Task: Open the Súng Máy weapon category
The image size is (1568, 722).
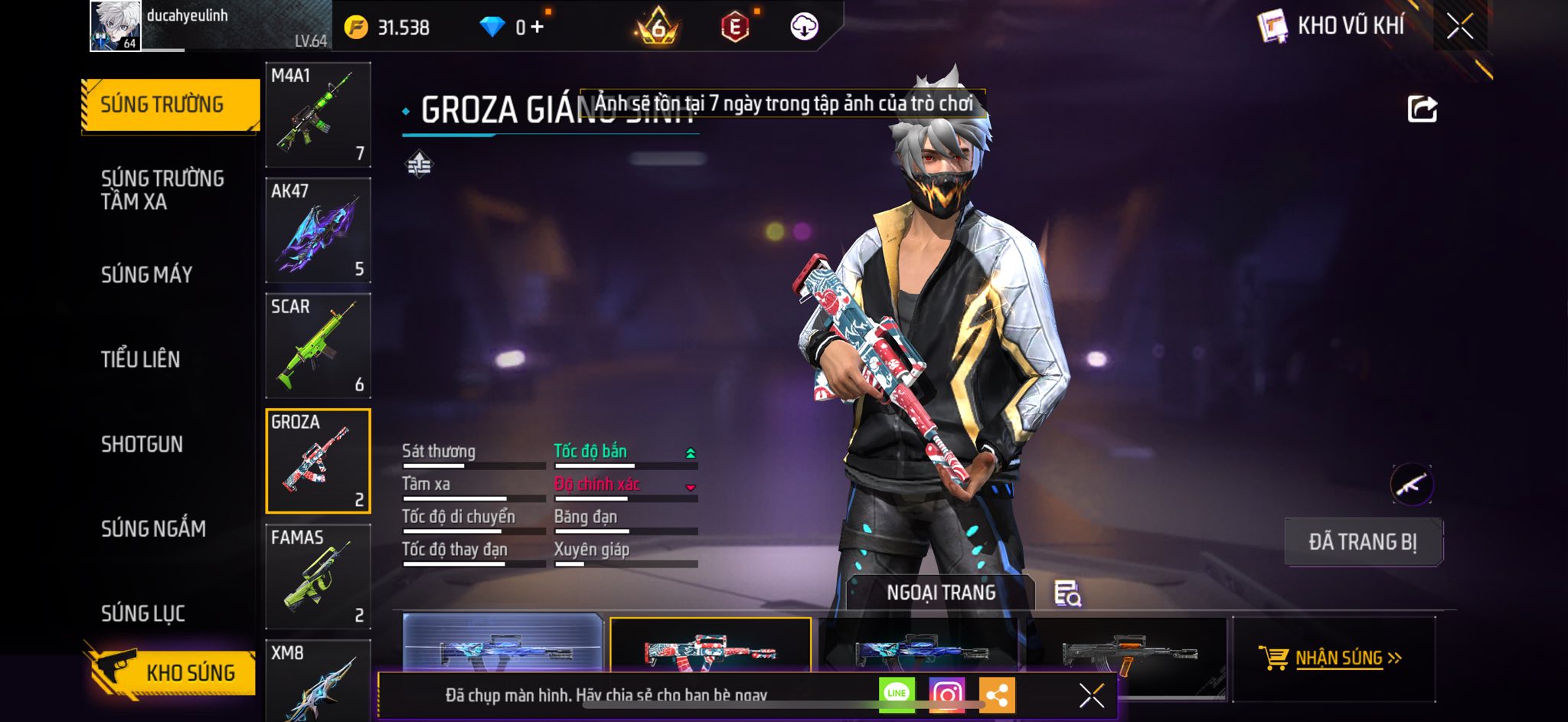Action: [147, 275]
